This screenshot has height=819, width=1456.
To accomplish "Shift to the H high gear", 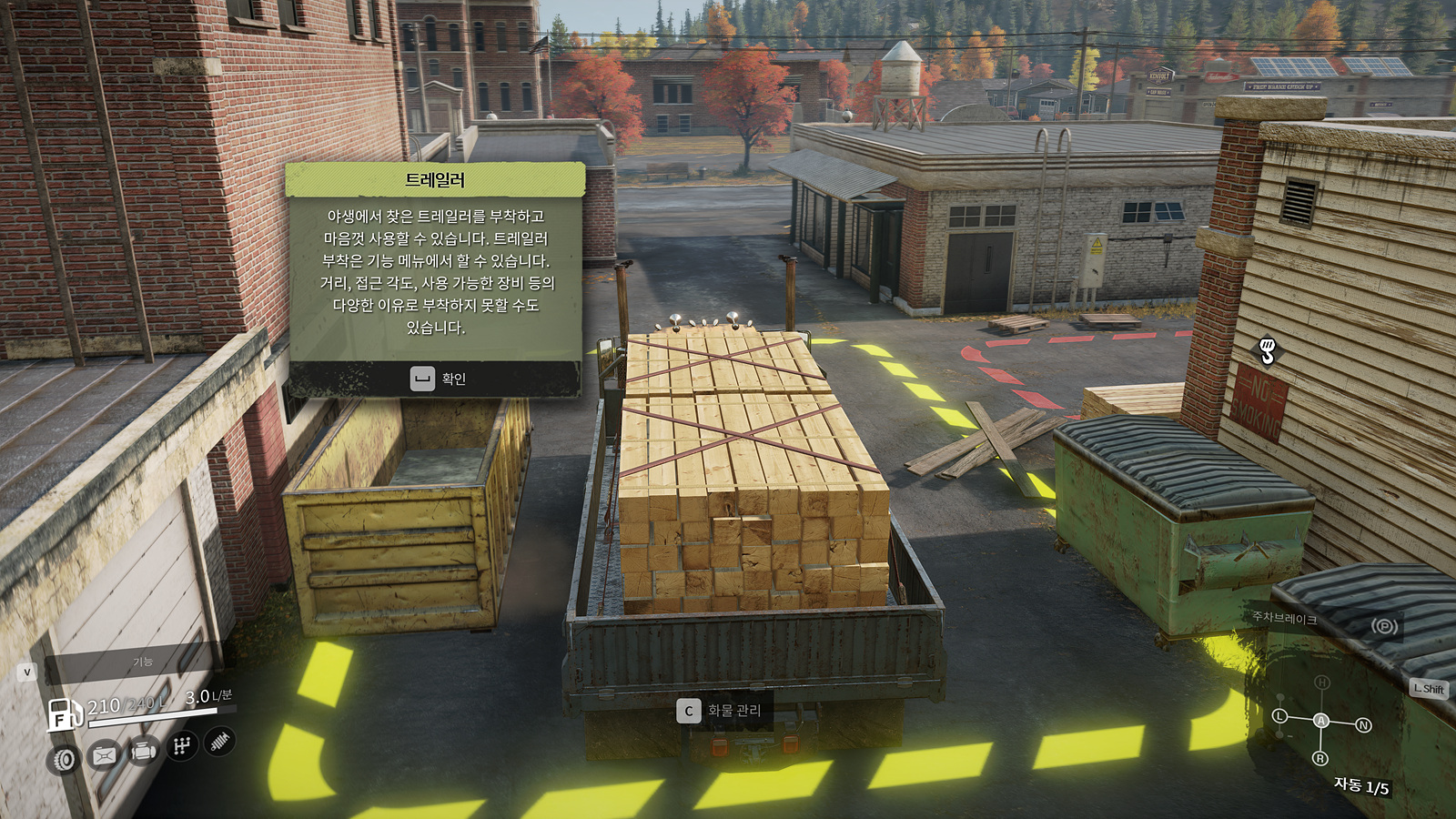I will coord(1321,682).
